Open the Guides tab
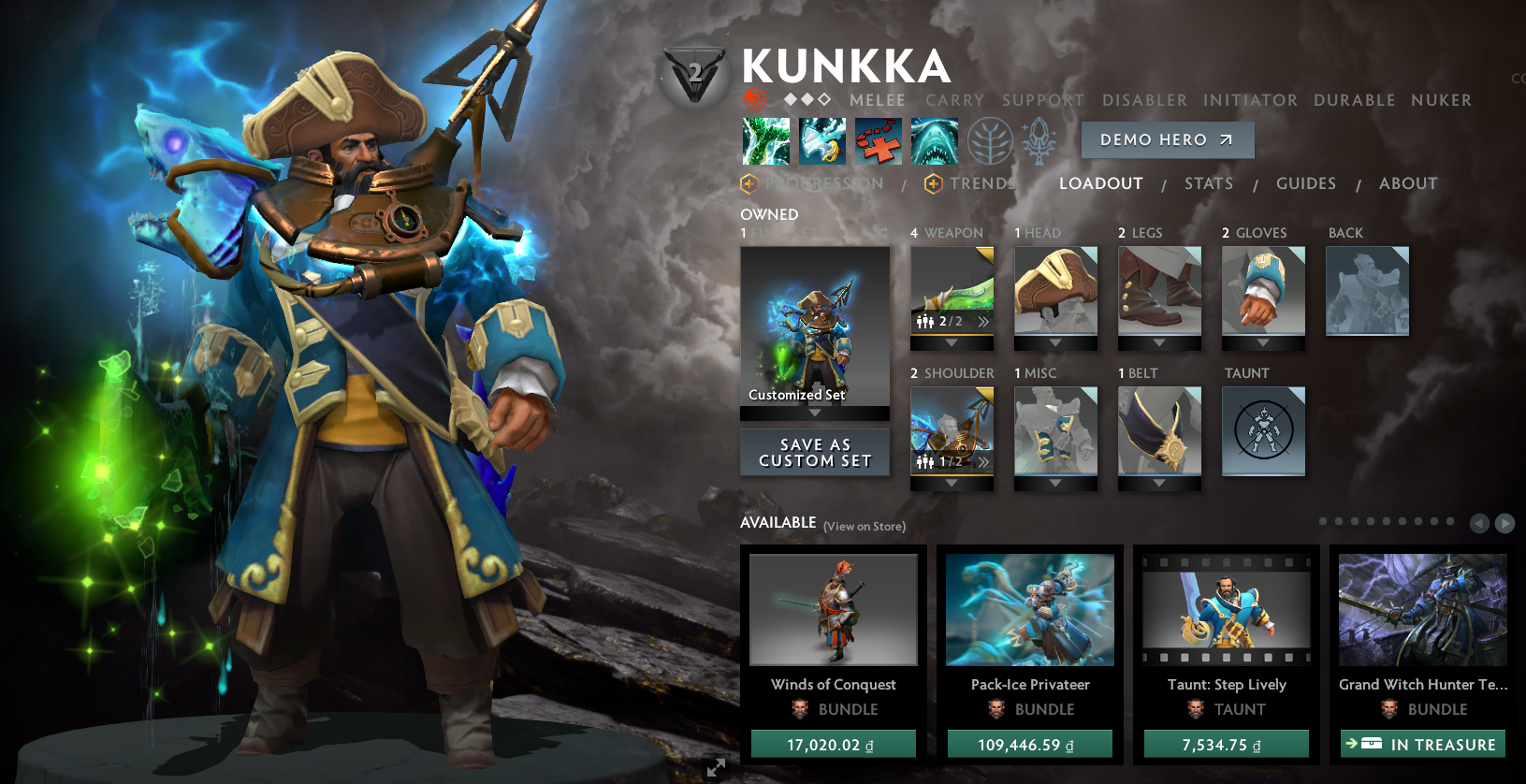 click(1305, 183)
